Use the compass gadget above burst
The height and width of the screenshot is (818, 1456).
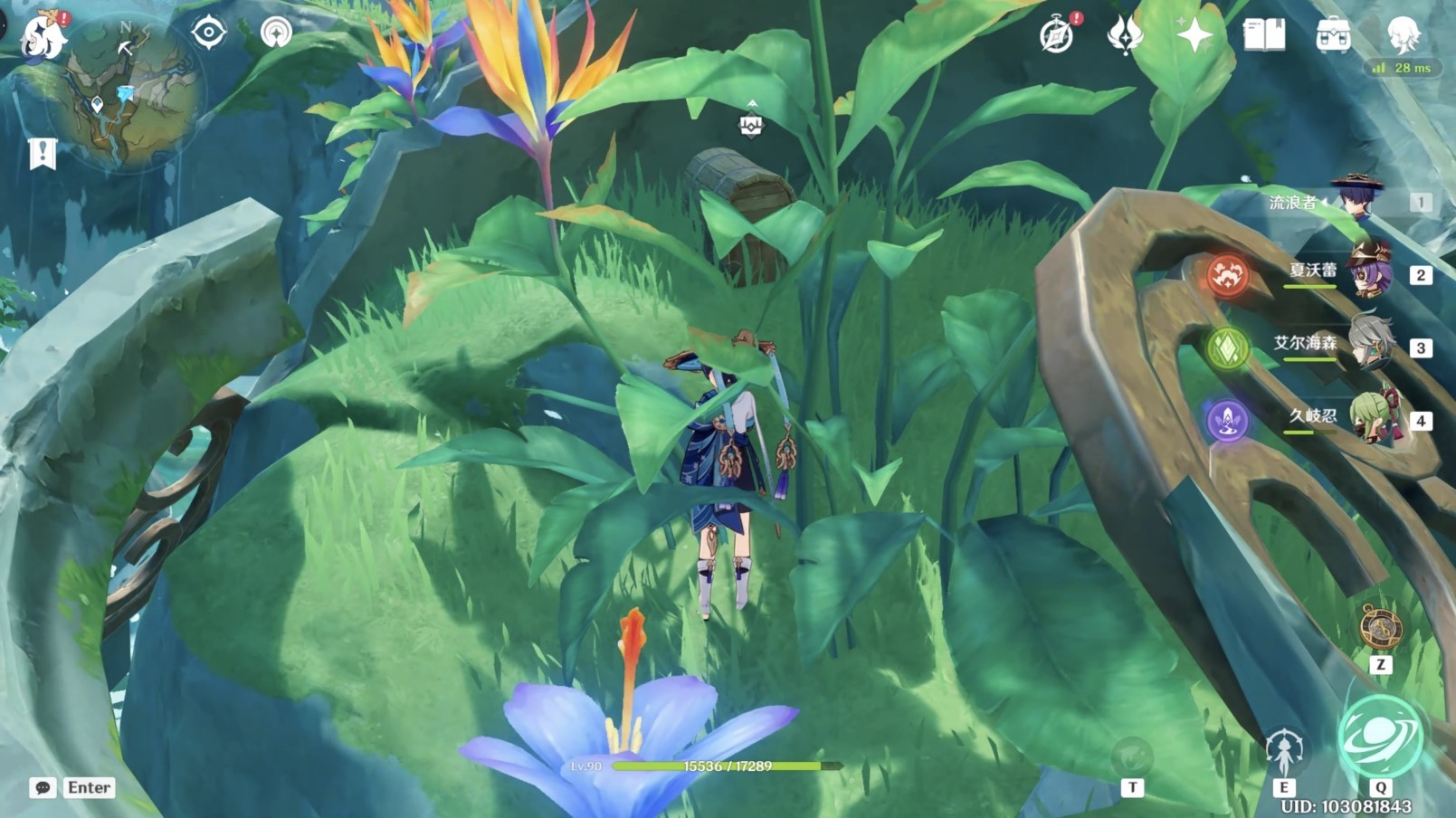tap(1380, 627)
